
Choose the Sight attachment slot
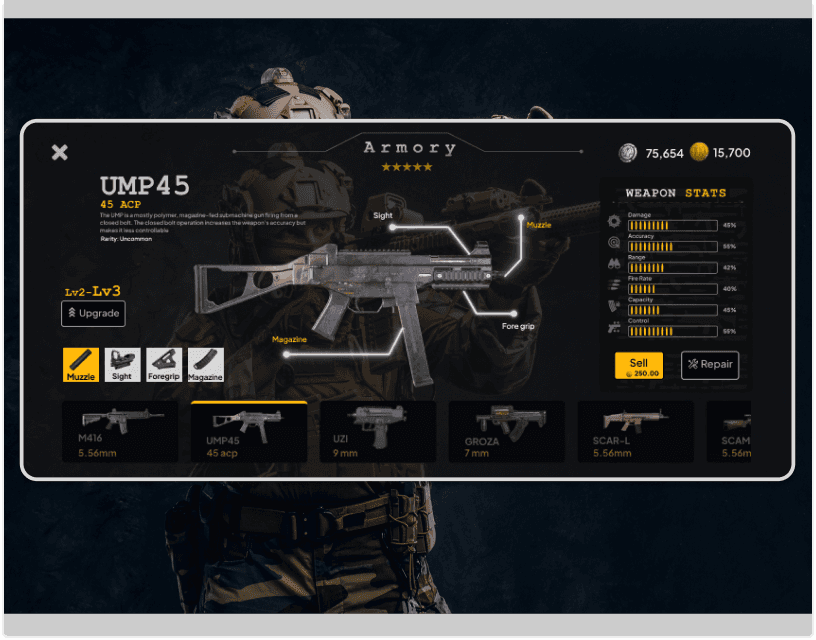tap(122, 365)
